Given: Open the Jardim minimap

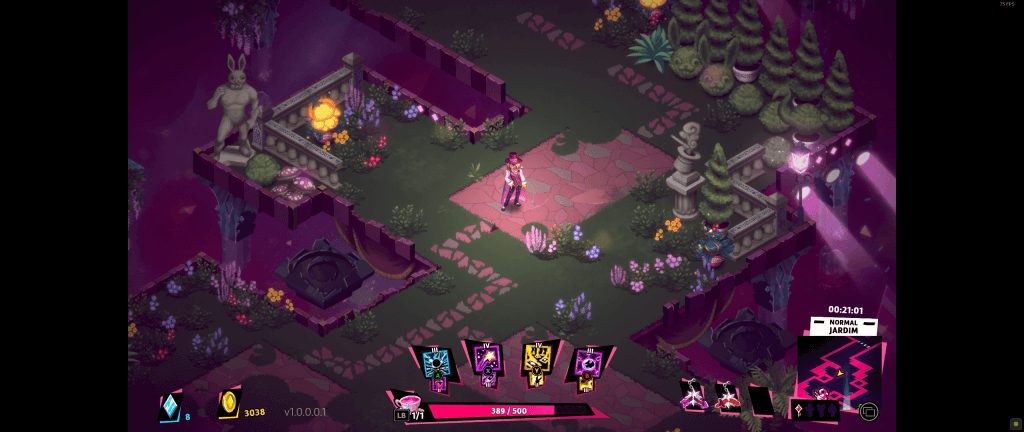Looking at the screenshot, I should point(838,367).
